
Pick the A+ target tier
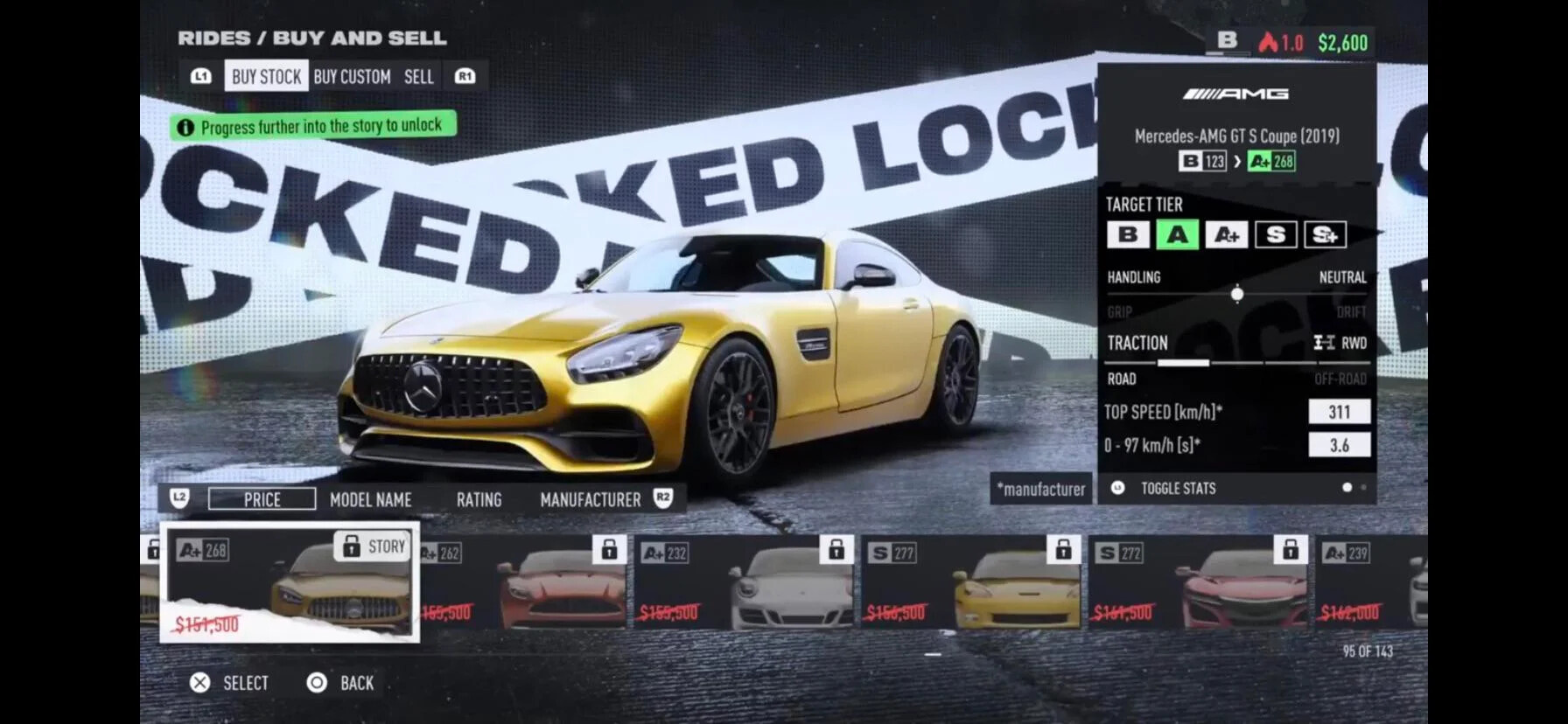[x=1226, y=234]
